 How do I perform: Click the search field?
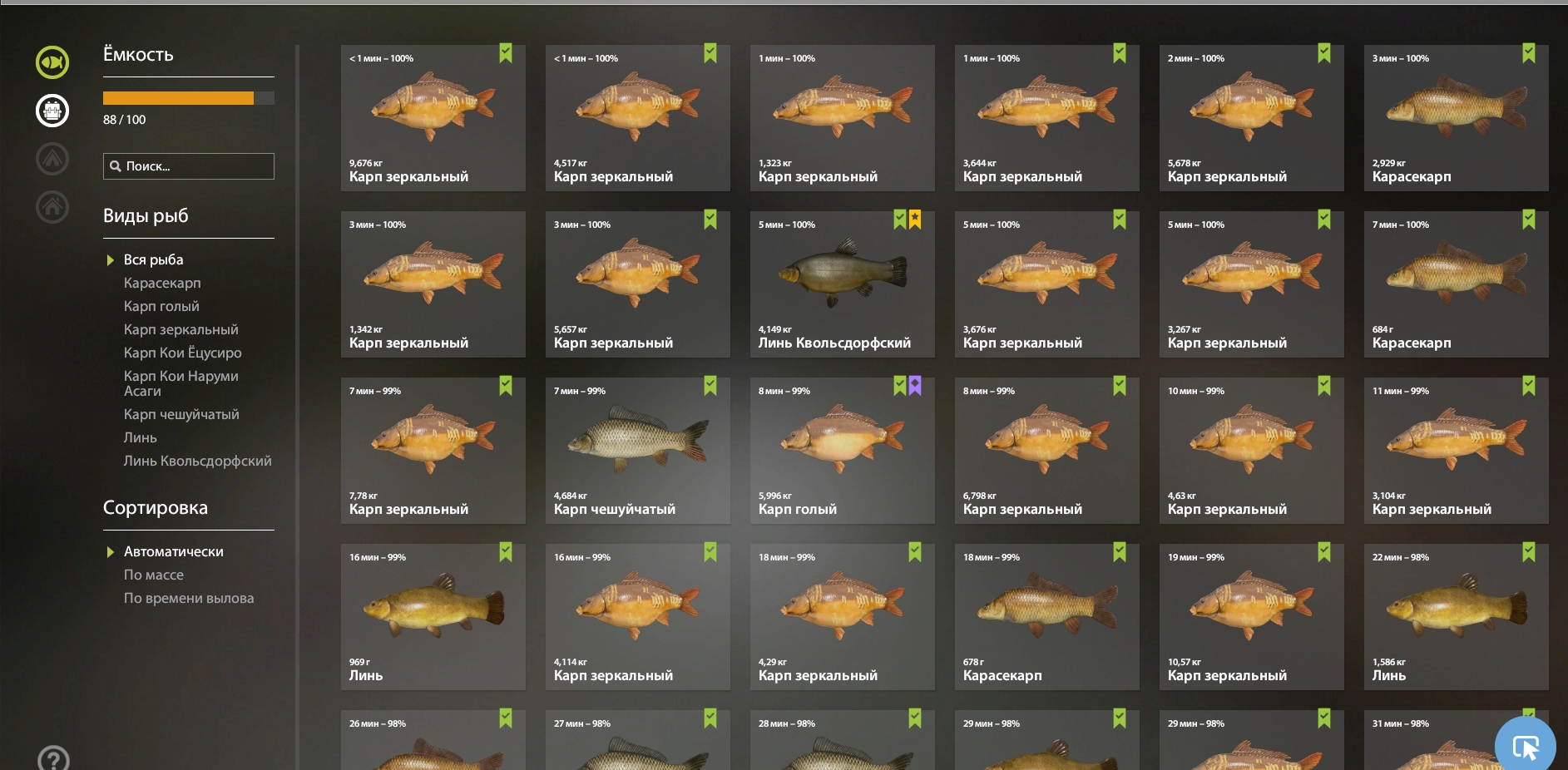pos(189,166)
